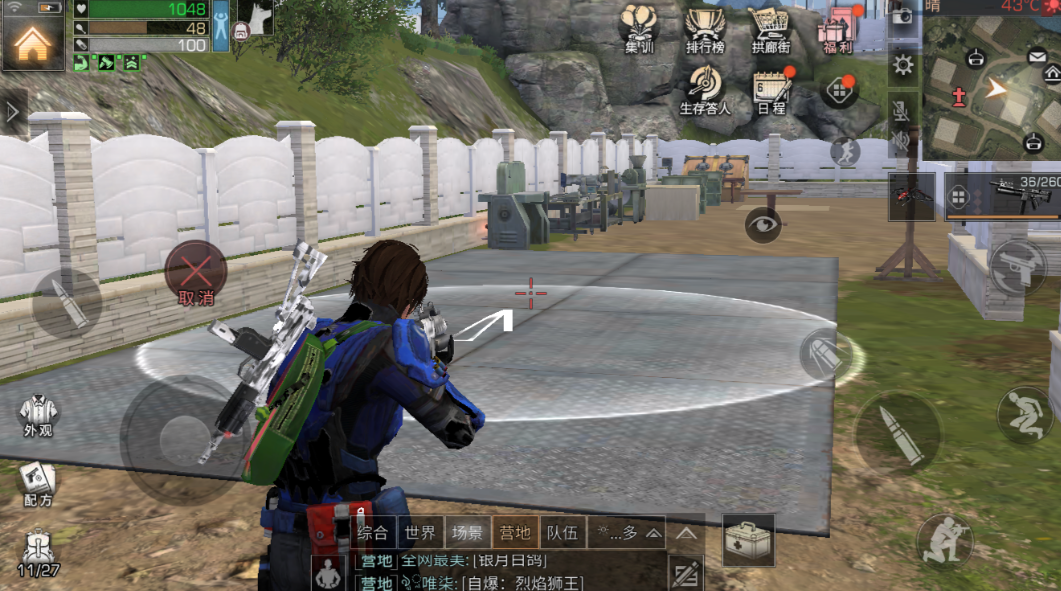Viewport: 1061px width, 591px height.
Task: Open the 生存答人 menu
Action: (705, 89)
